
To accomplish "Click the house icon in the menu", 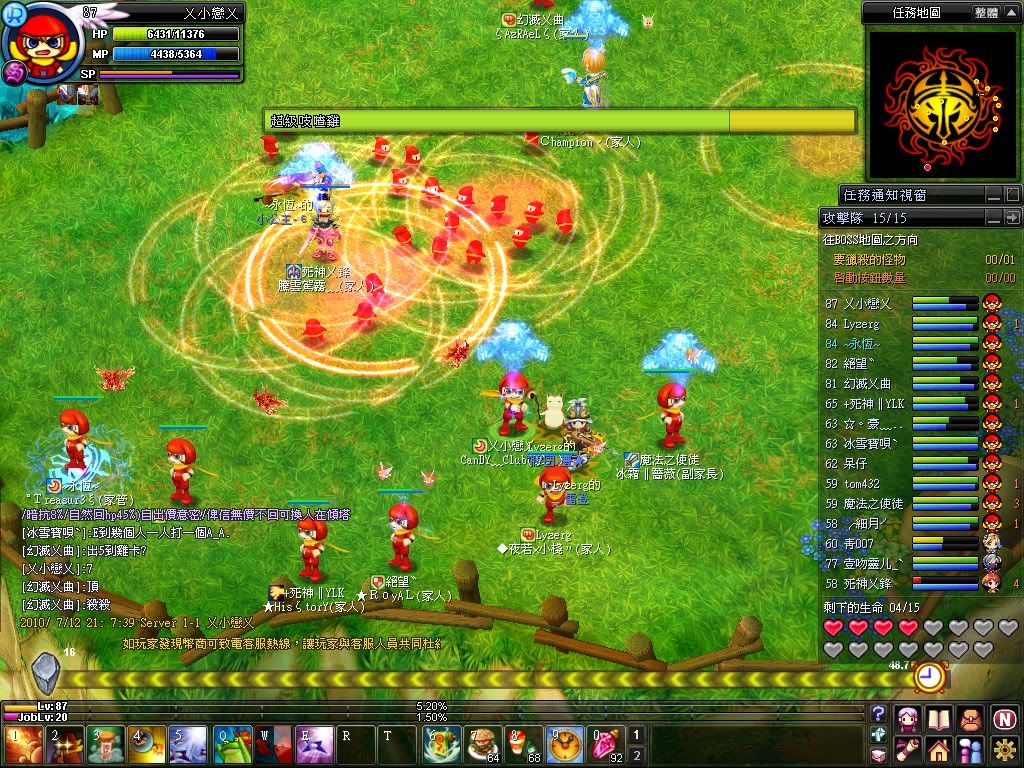I will point(939,748).
